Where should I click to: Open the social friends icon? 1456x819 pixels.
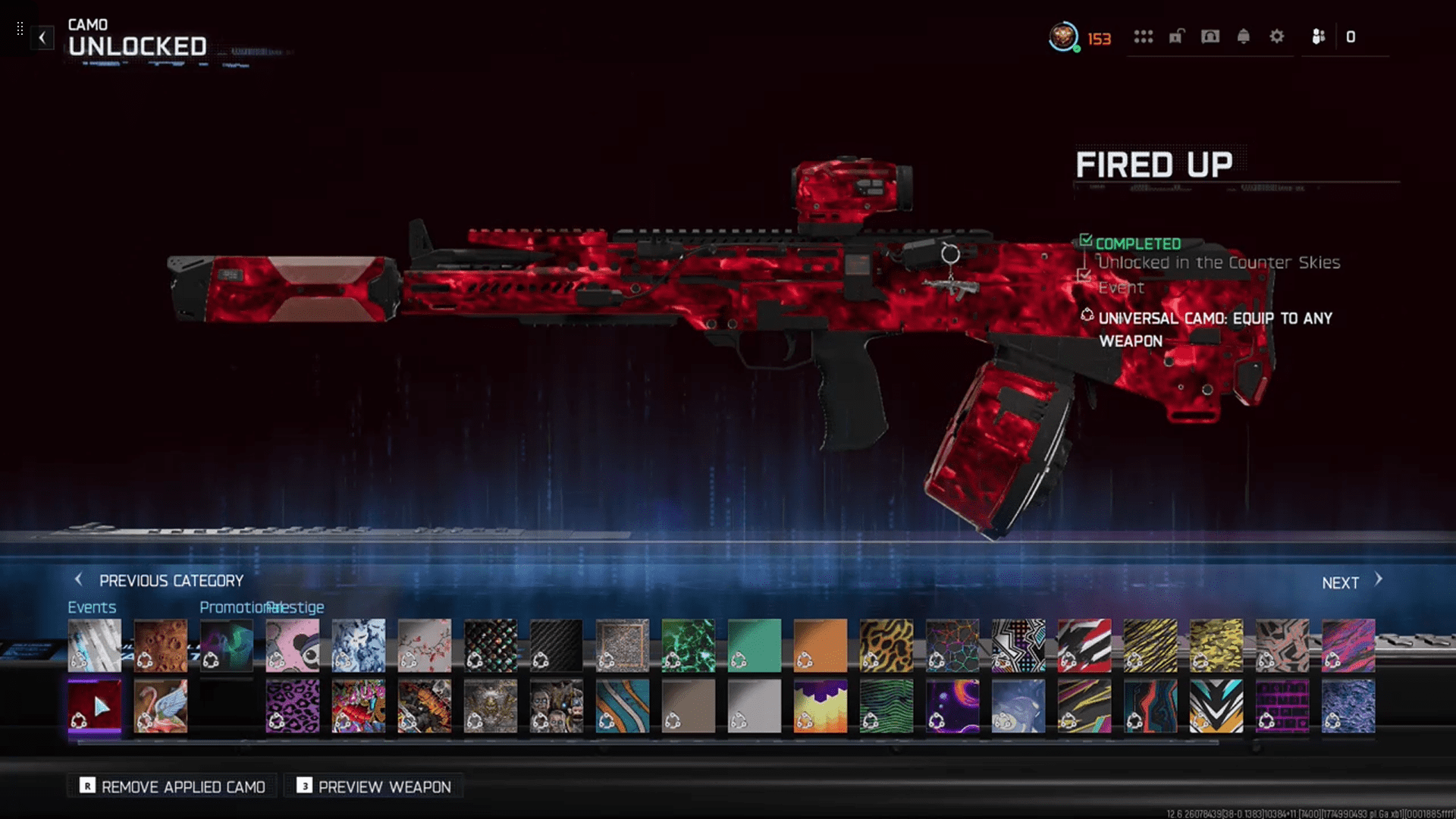[x=1319, y=36]
